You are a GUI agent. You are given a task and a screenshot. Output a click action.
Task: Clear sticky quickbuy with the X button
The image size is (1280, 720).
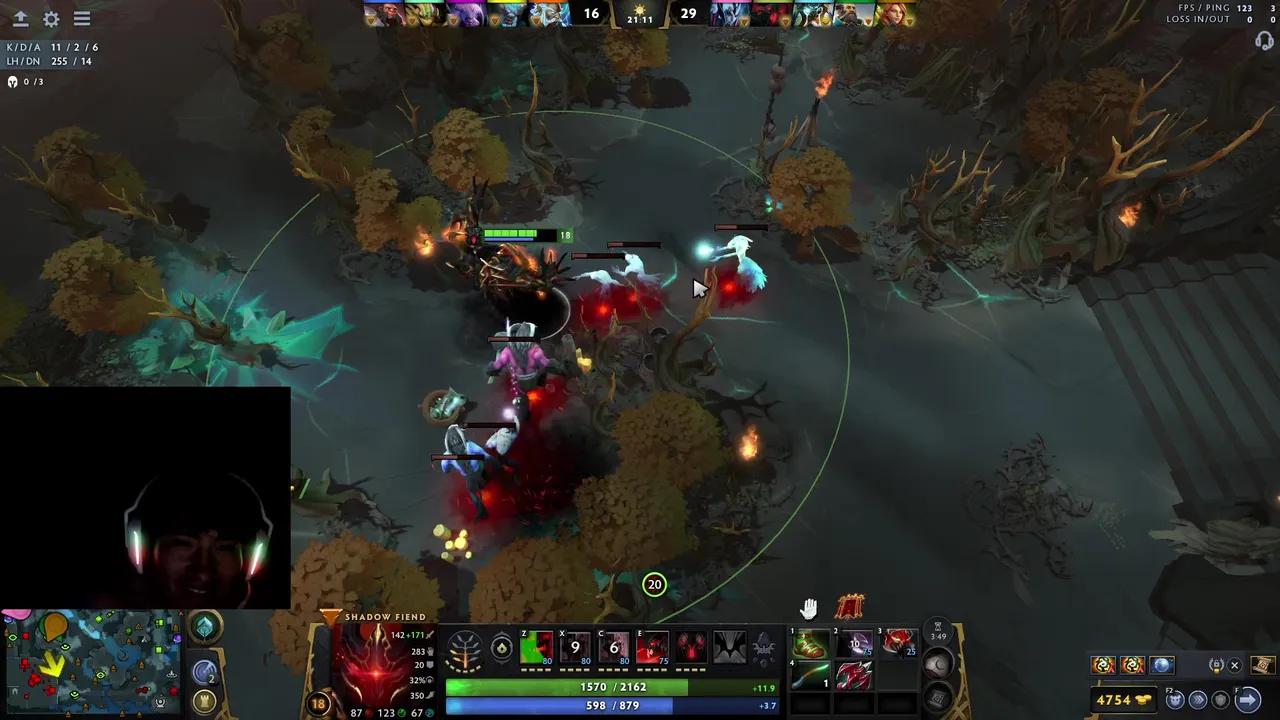pyautogui.click(x=1235, y=664)
